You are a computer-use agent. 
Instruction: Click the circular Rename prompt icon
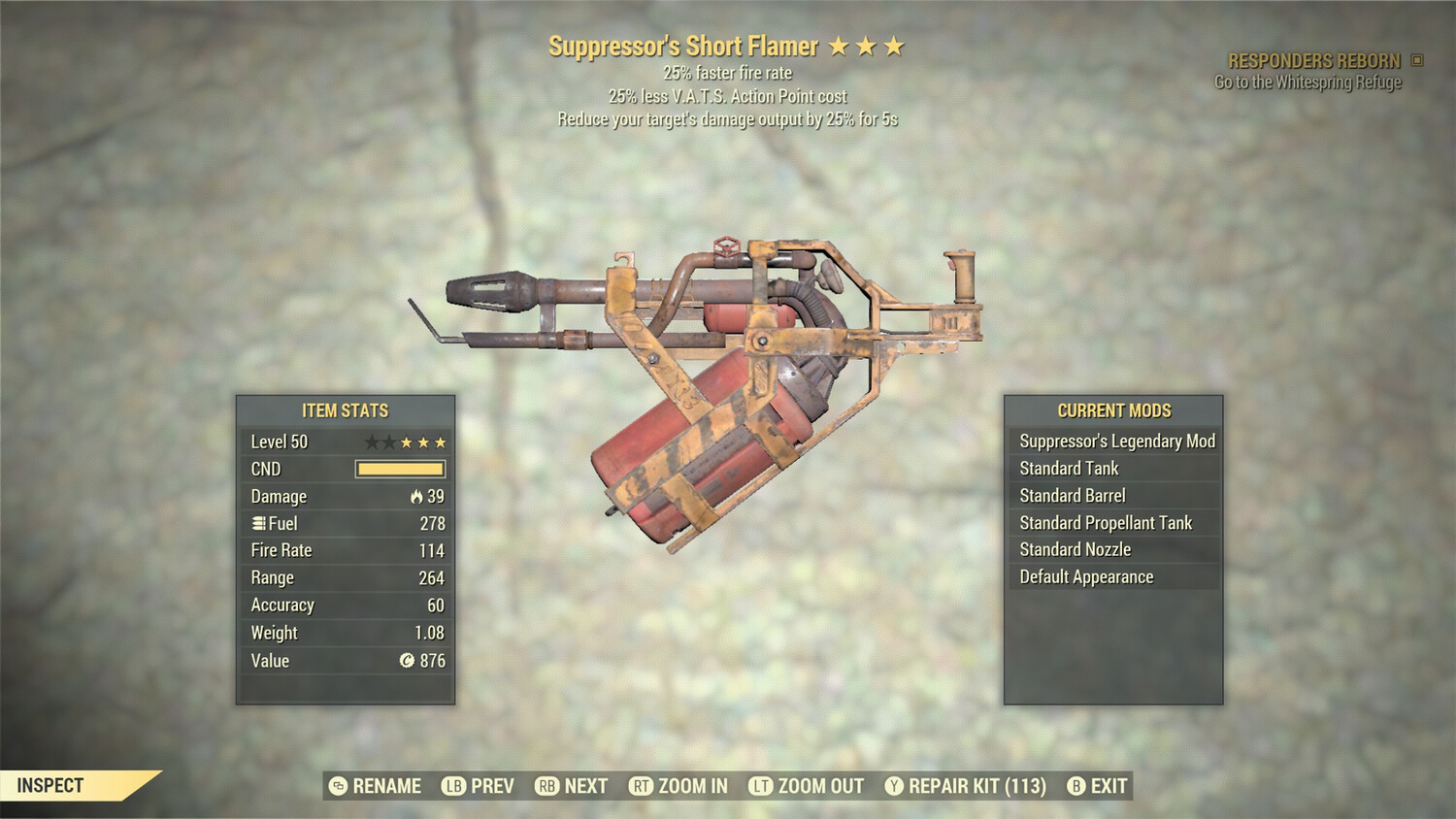(337, 786)
